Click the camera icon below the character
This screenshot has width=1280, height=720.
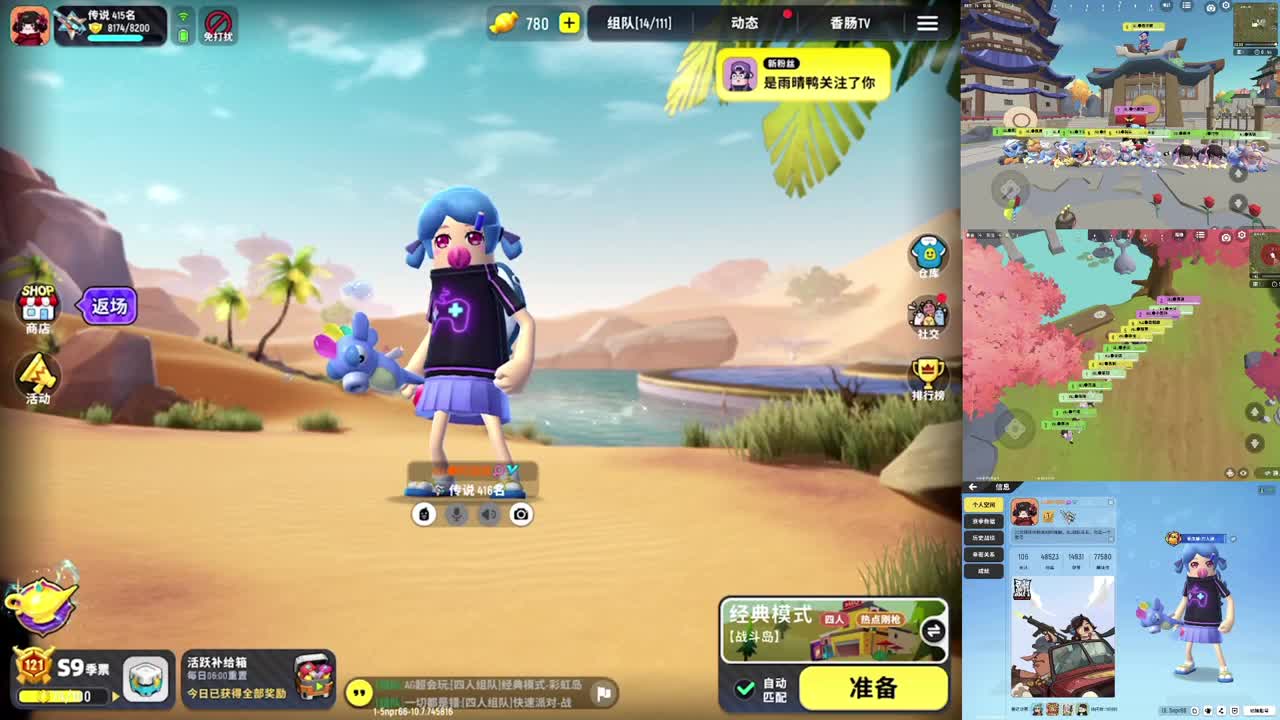(x=522, y=514)
